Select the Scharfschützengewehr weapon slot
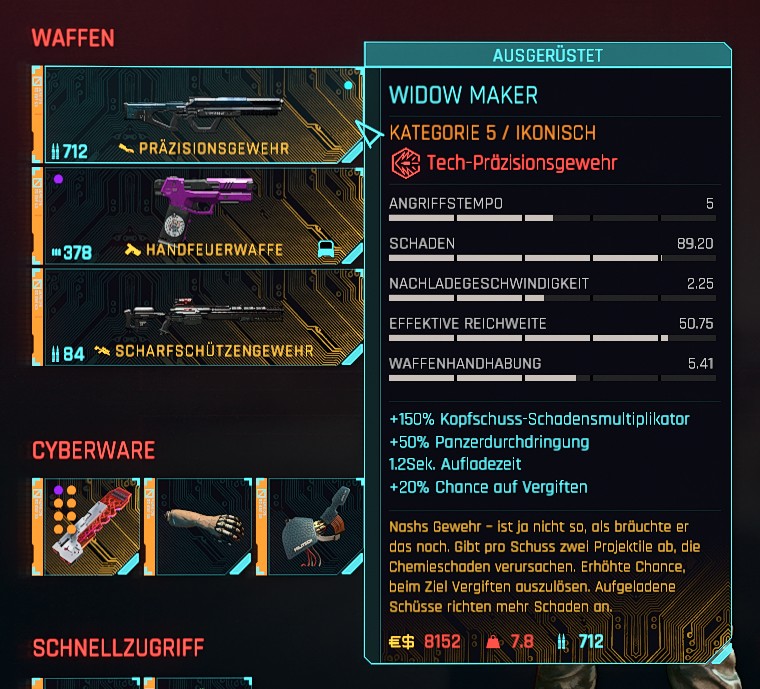Viewport: 760px width, 689px height. coord(200,317)
